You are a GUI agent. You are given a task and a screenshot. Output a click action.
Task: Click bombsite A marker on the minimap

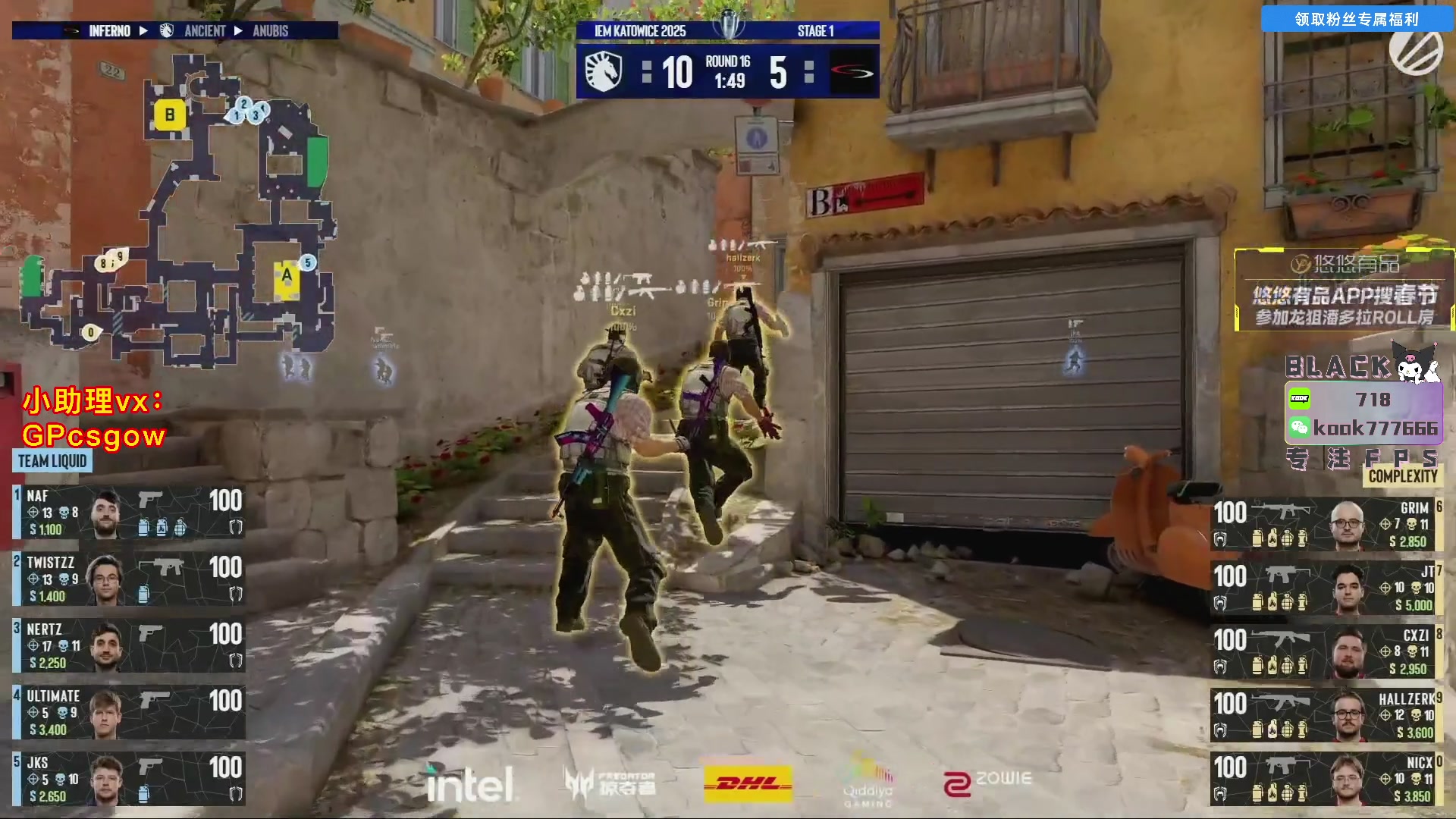click(287, 278)
